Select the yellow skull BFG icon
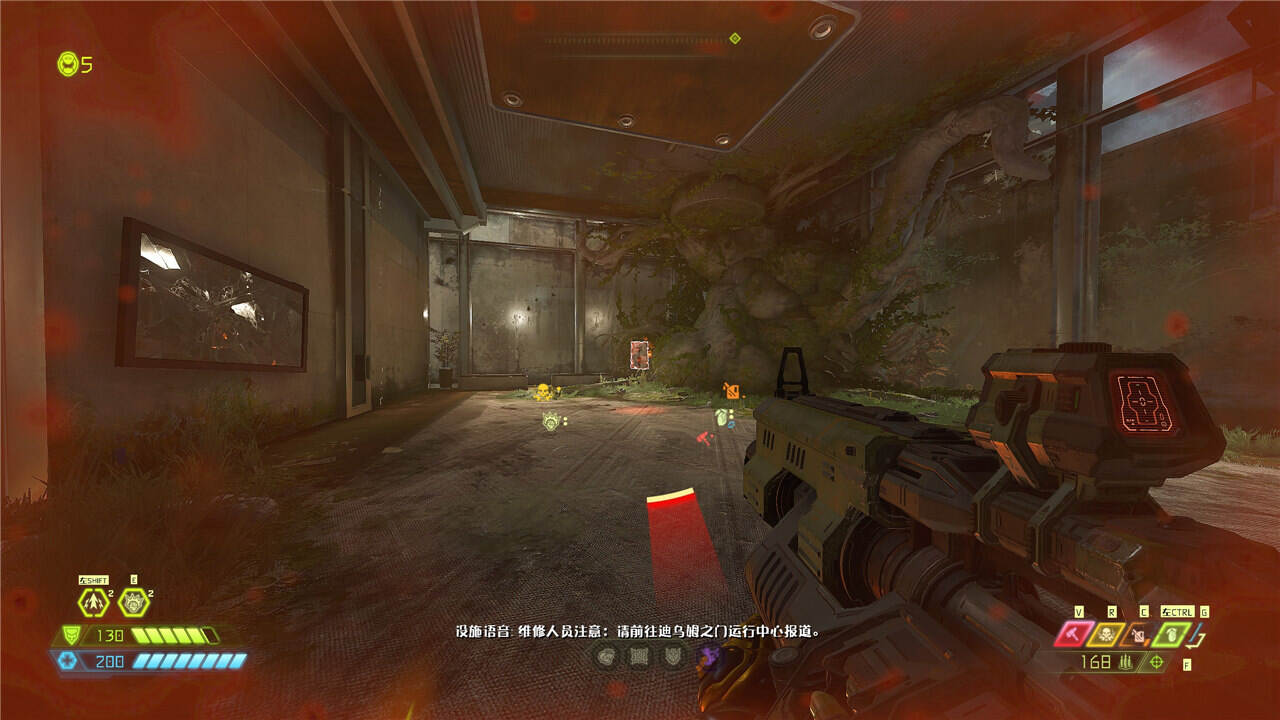Image resolution: width=1280 pixels, height=720 pixels. pyautogui.click(x=1107, y=634)
